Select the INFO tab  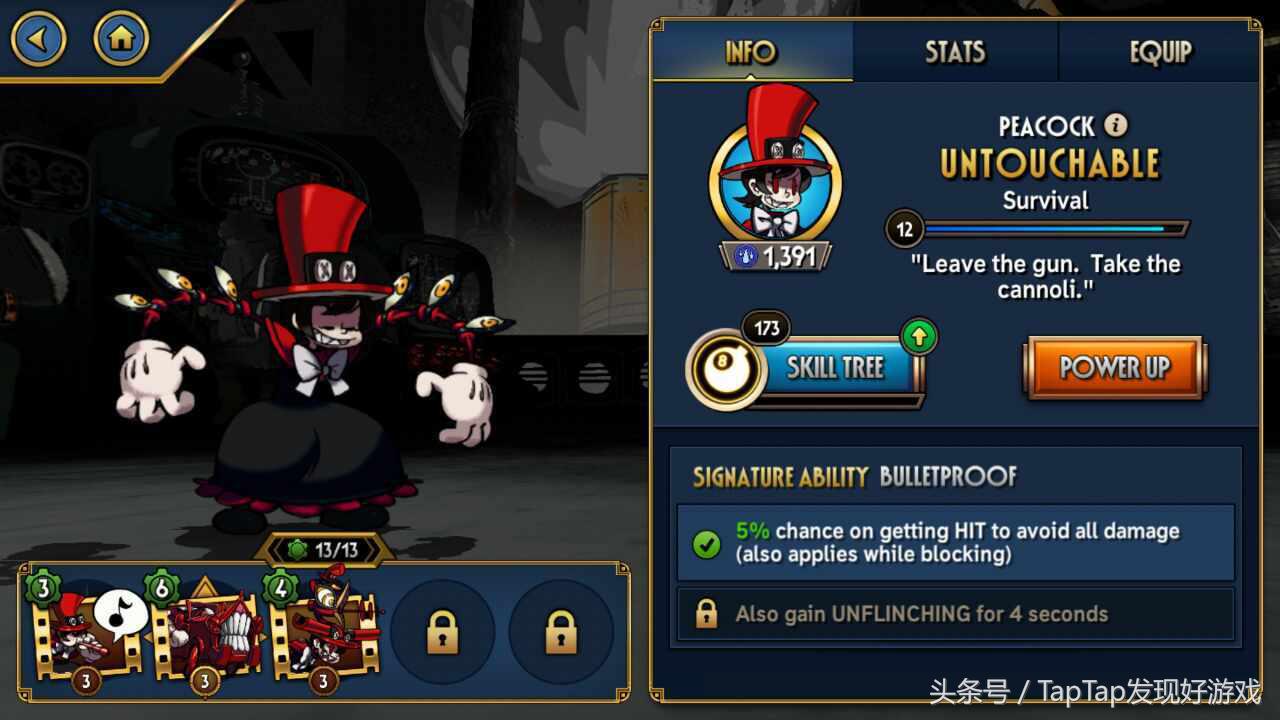tap(751, 52)
